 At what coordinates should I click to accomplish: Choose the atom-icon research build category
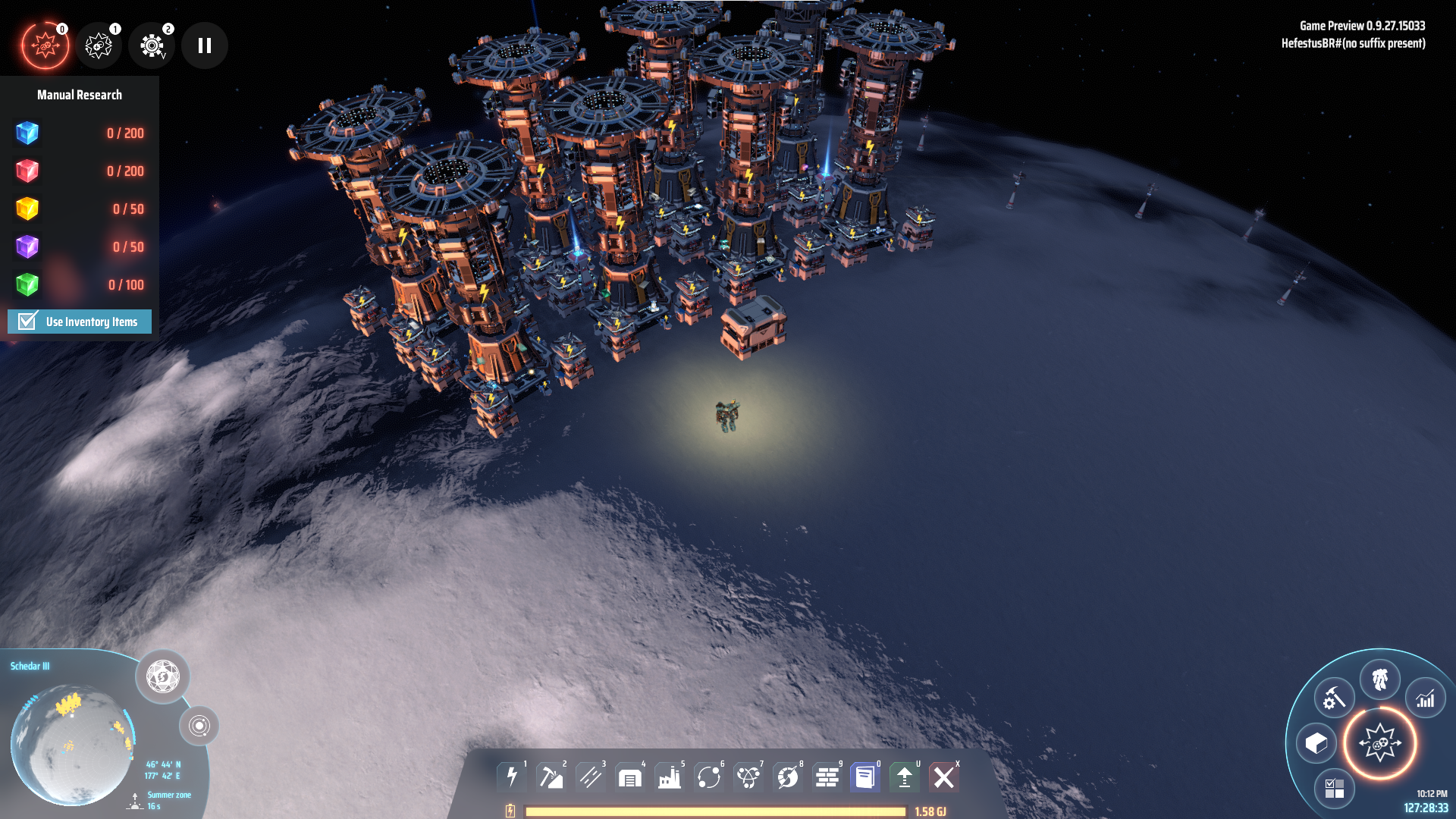pos(748,777)
